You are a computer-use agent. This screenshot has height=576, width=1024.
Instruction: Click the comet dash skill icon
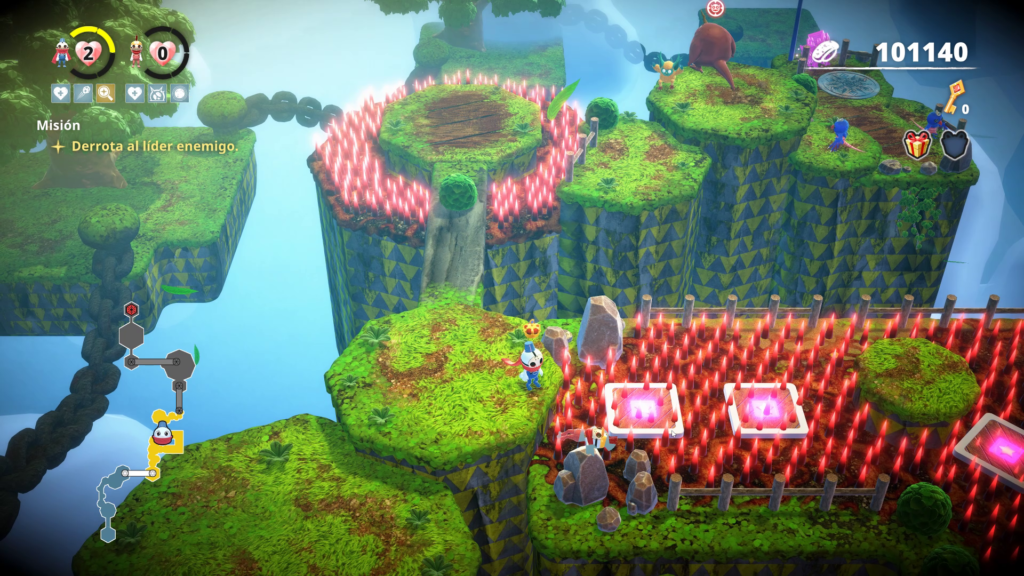click(x=83, y=94)
